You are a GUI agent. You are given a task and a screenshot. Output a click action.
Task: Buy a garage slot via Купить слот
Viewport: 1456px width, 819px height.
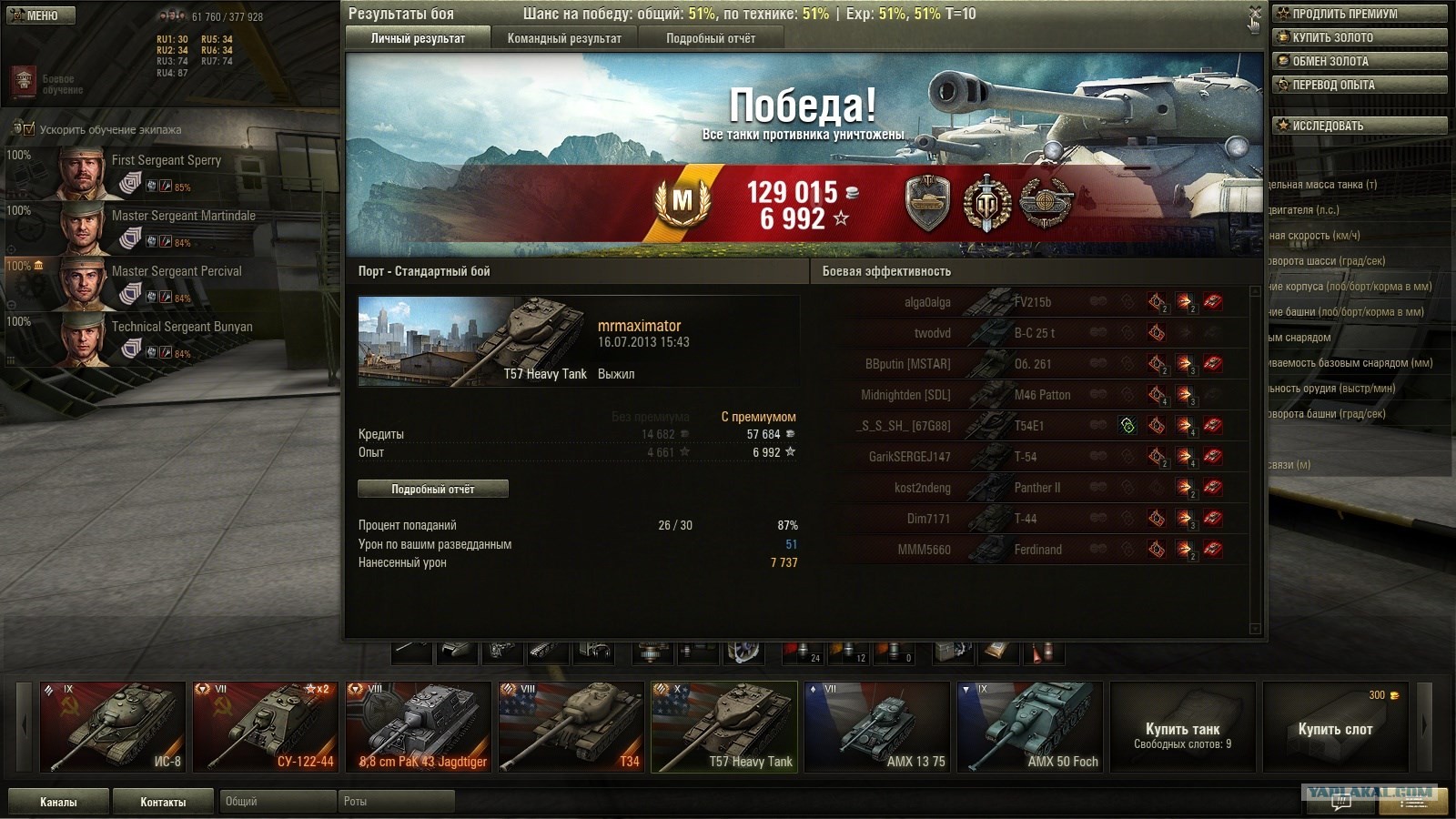pos(1335,729)
